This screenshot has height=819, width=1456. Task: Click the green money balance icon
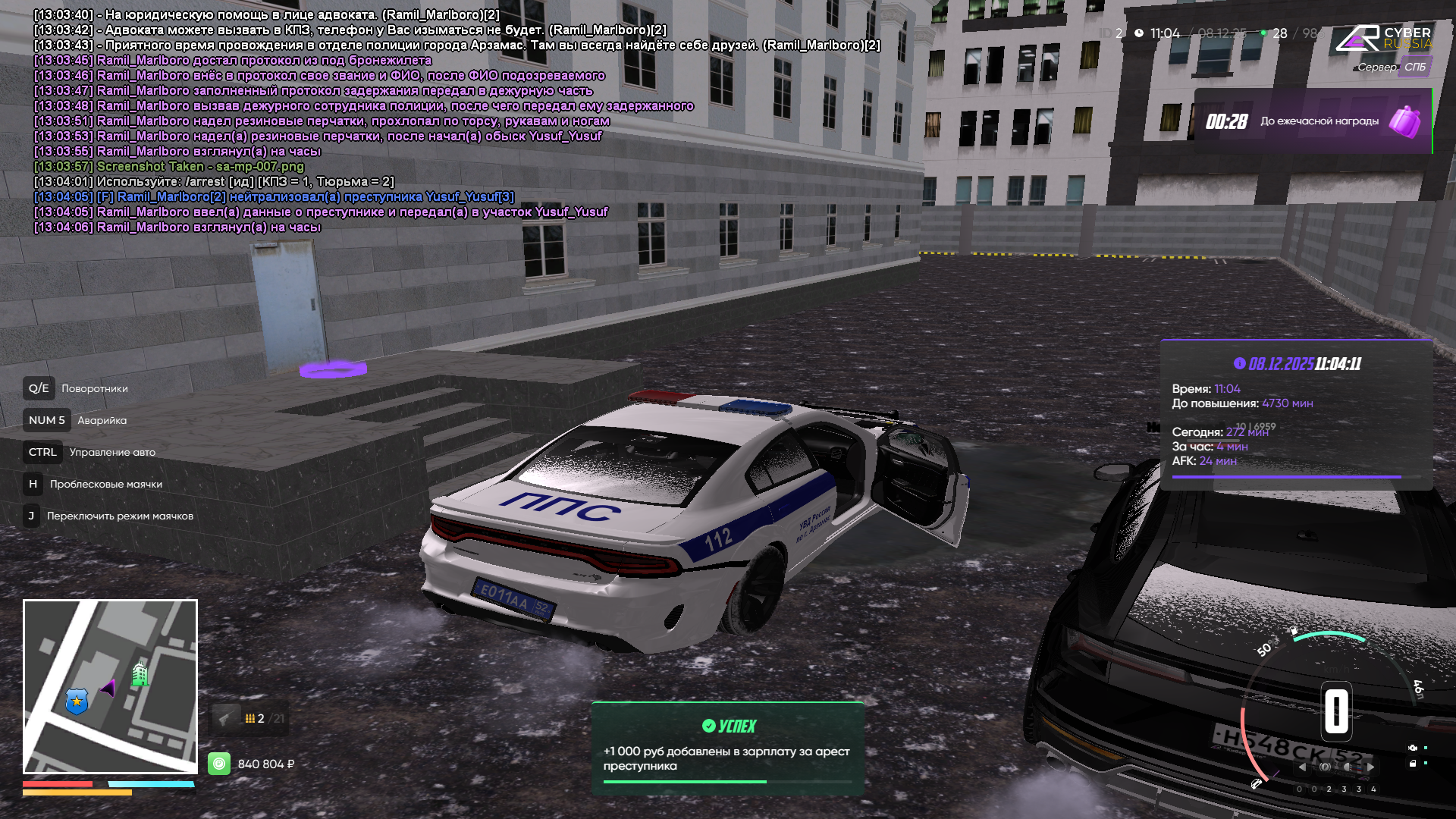coord(219,764)
